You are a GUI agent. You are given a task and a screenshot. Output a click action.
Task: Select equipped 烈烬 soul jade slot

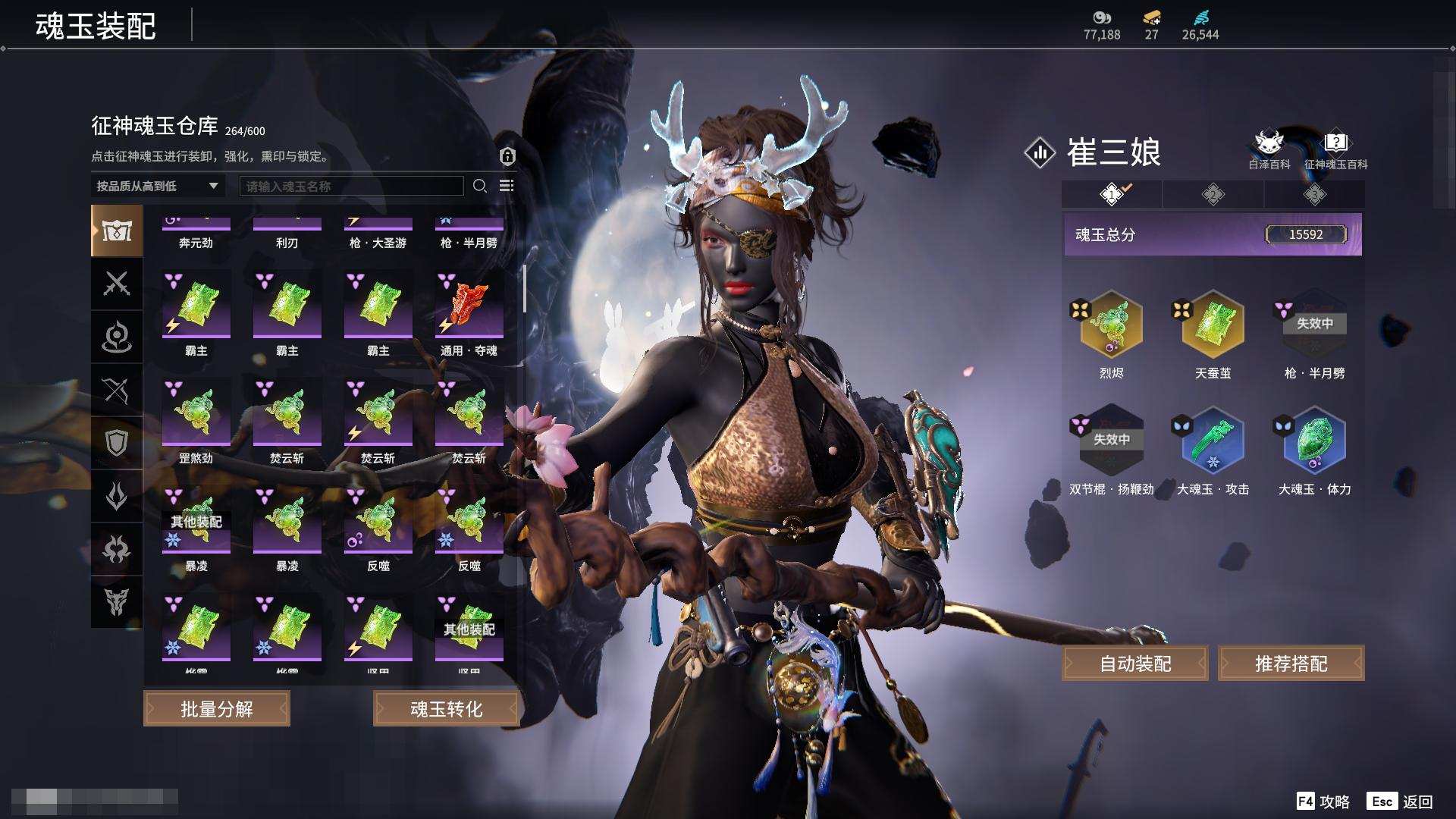pos(1111,325)
